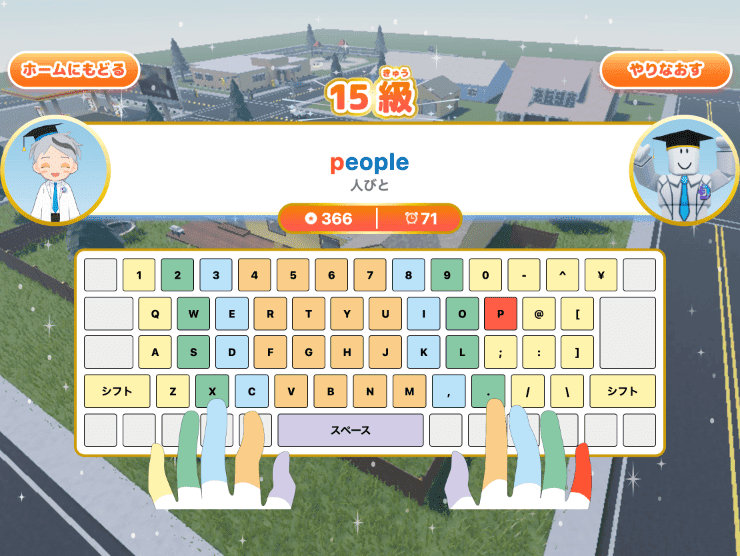This screenshot has width=740, height=556.
Task: Click the G key on the keyboard
Action: tap(309, 352)
